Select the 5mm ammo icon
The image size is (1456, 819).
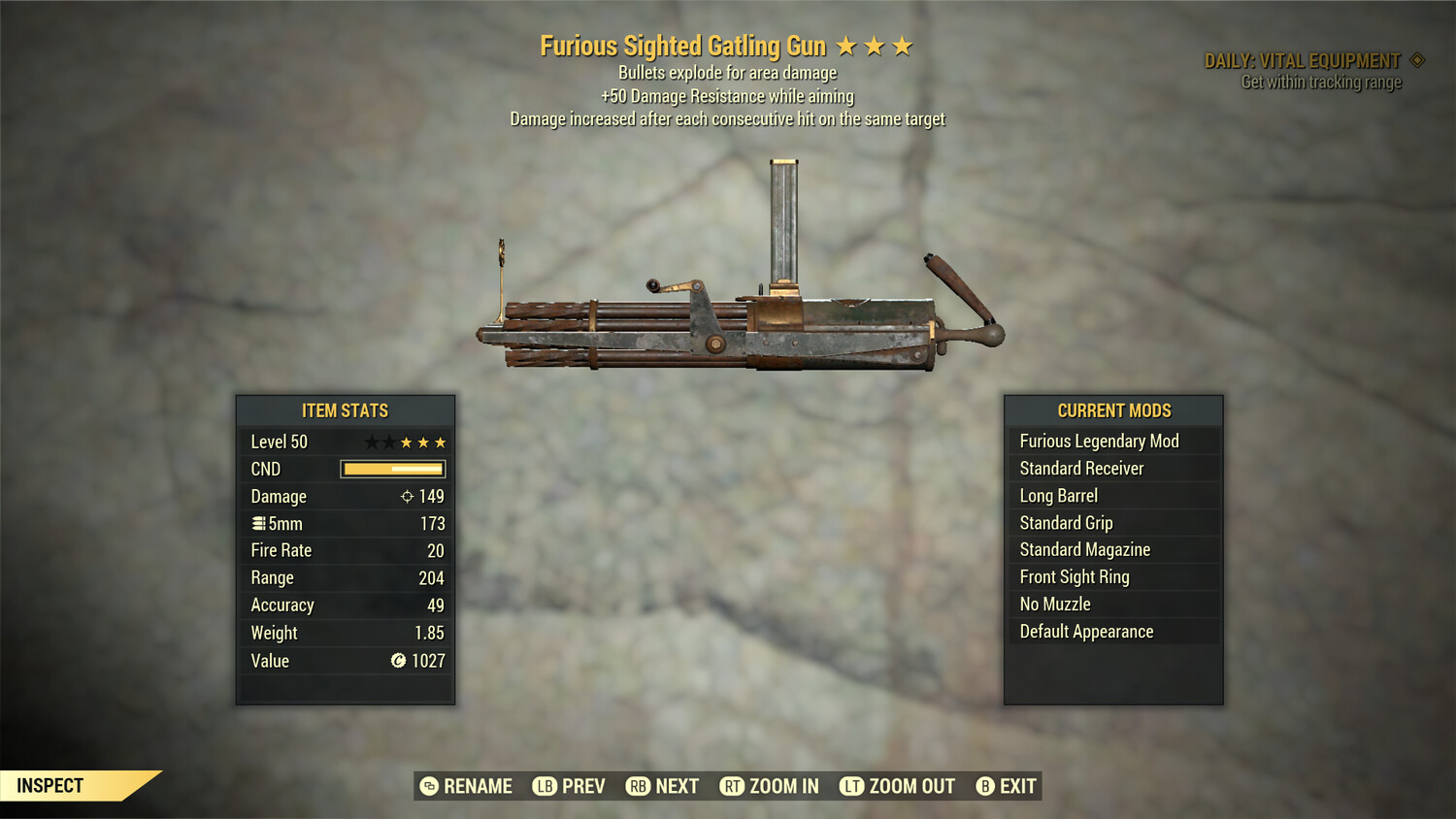pos(260,523)
